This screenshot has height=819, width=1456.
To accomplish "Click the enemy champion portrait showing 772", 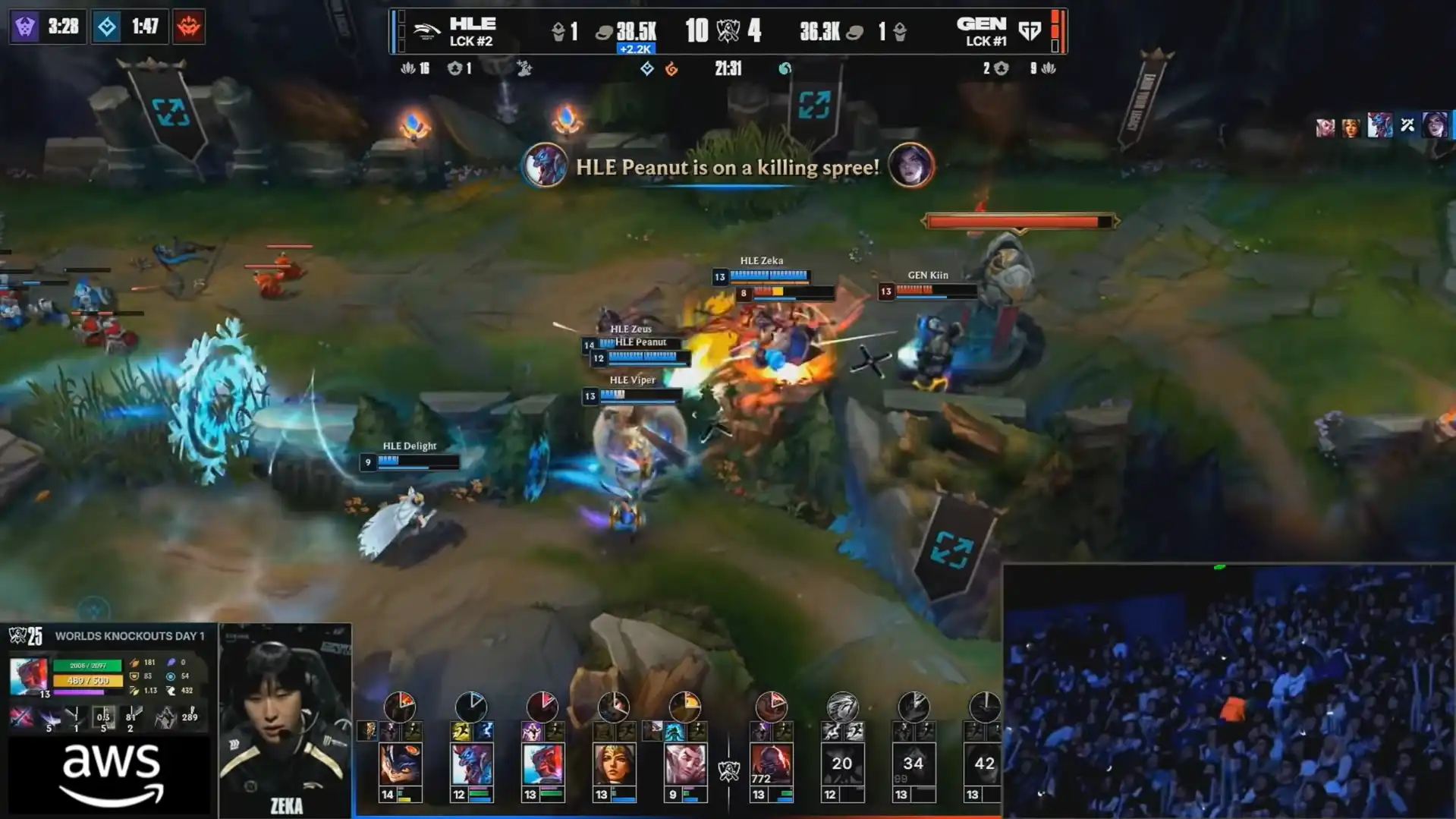I will [771, 764].
